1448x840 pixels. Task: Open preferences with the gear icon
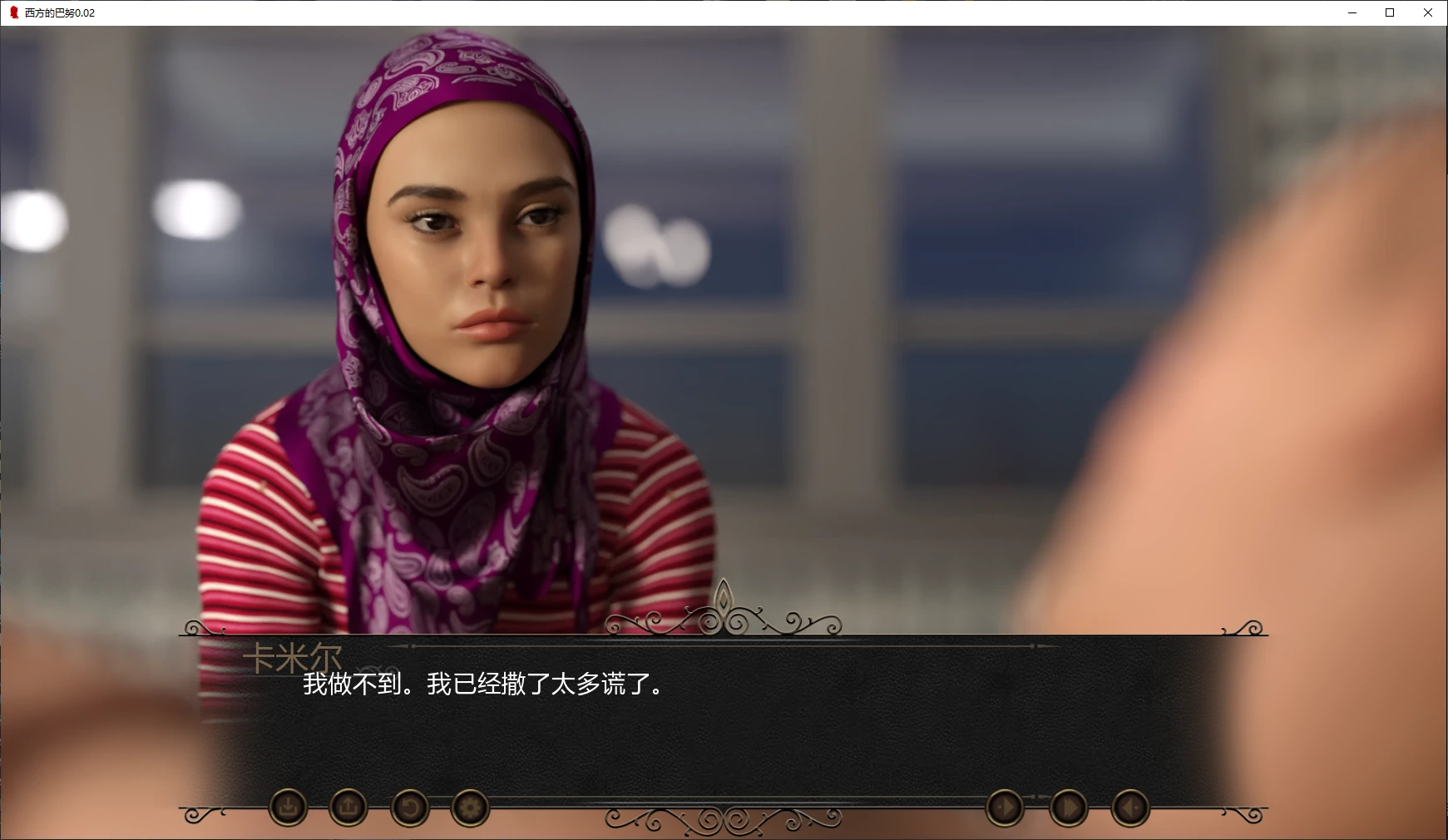(470, 808)
